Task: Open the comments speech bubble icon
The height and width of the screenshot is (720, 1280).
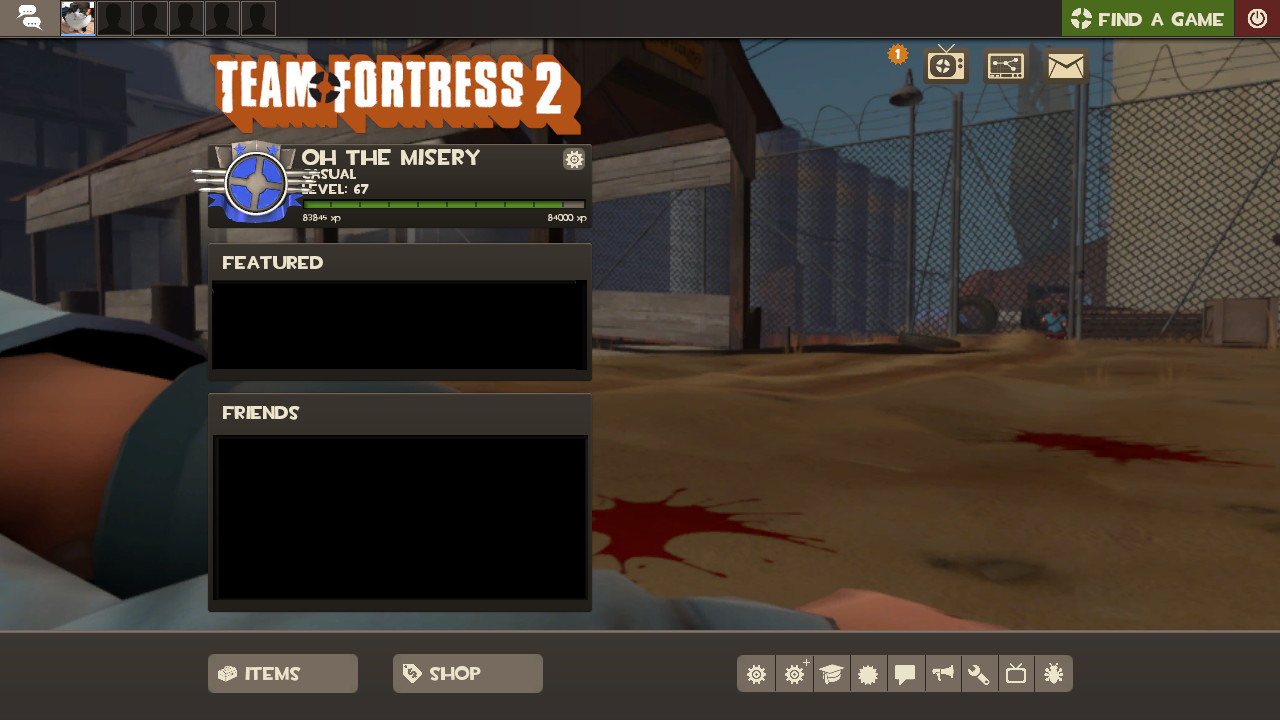Action: [x=906, y=673]
